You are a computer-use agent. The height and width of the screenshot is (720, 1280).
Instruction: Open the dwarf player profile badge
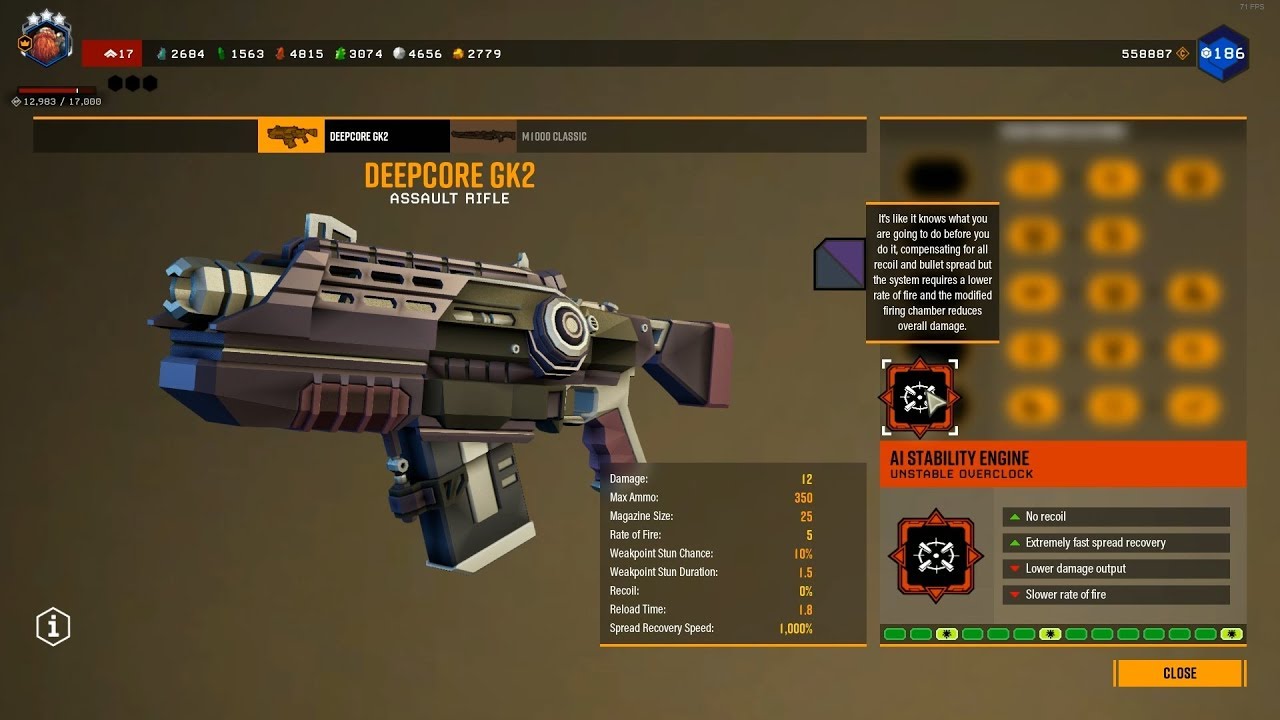[45, 43]
